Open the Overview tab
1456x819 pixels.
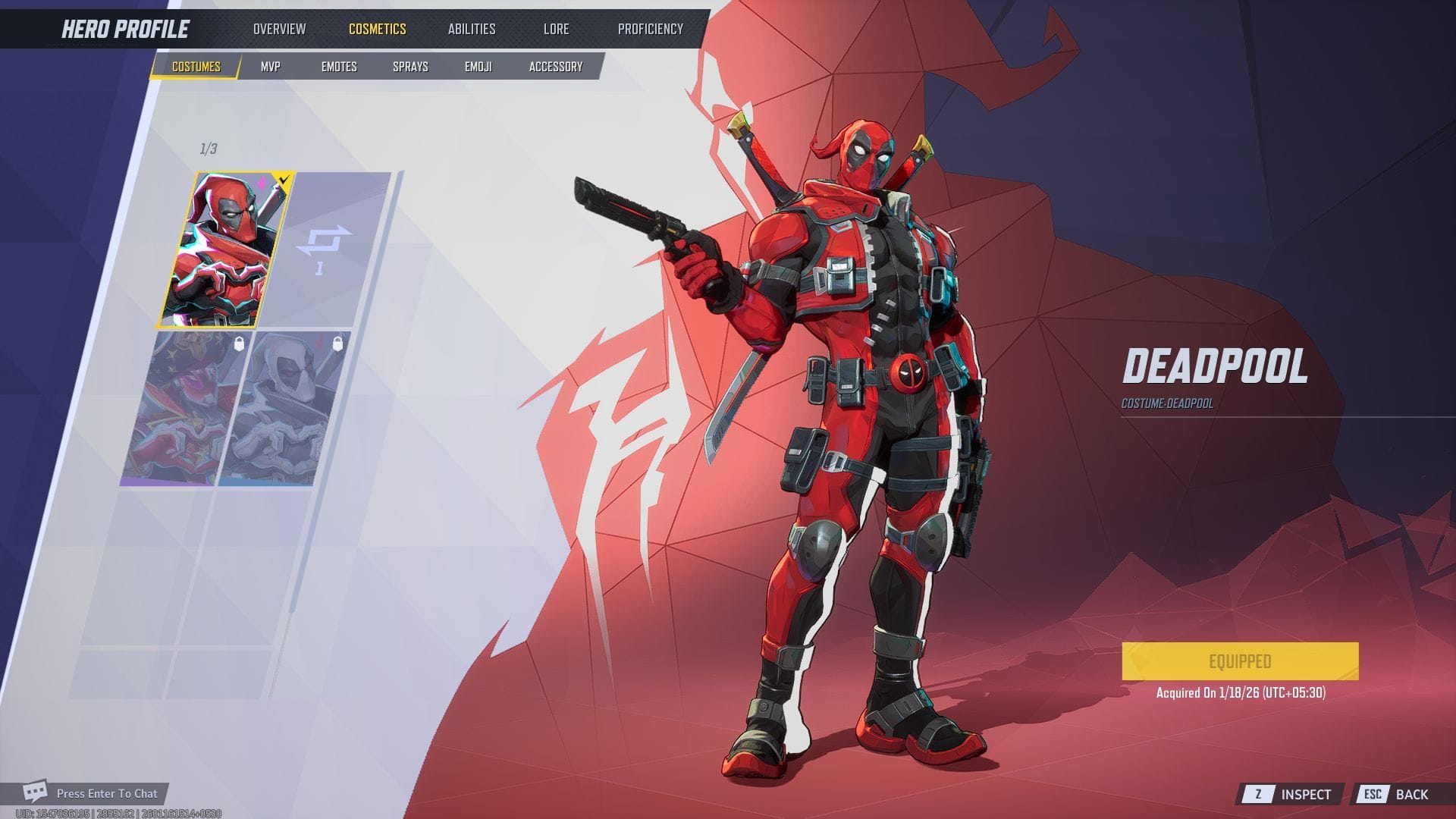point(279,29)
